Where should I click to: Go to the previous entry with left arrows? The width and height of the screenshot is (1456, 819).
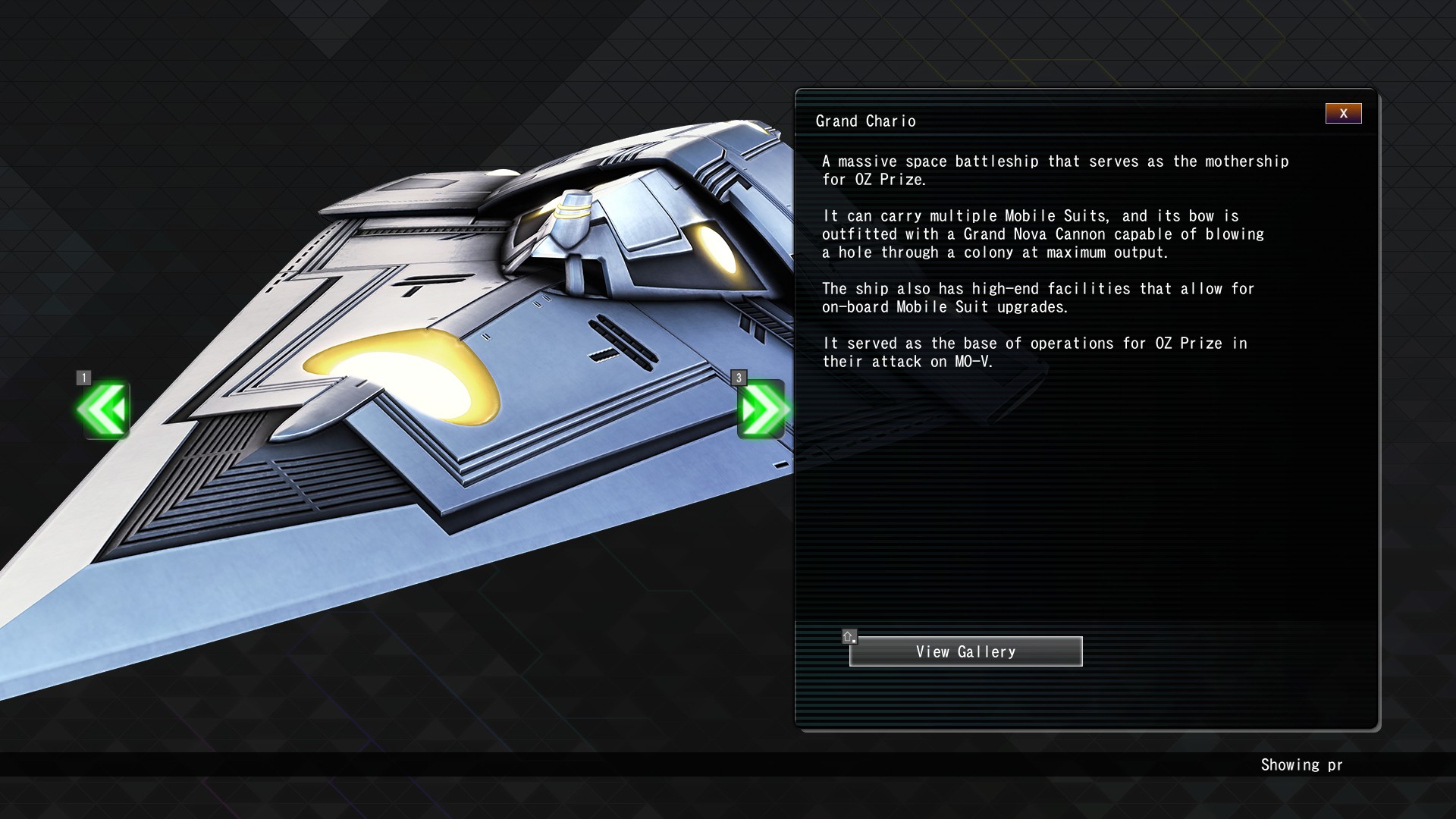(104, 409)
